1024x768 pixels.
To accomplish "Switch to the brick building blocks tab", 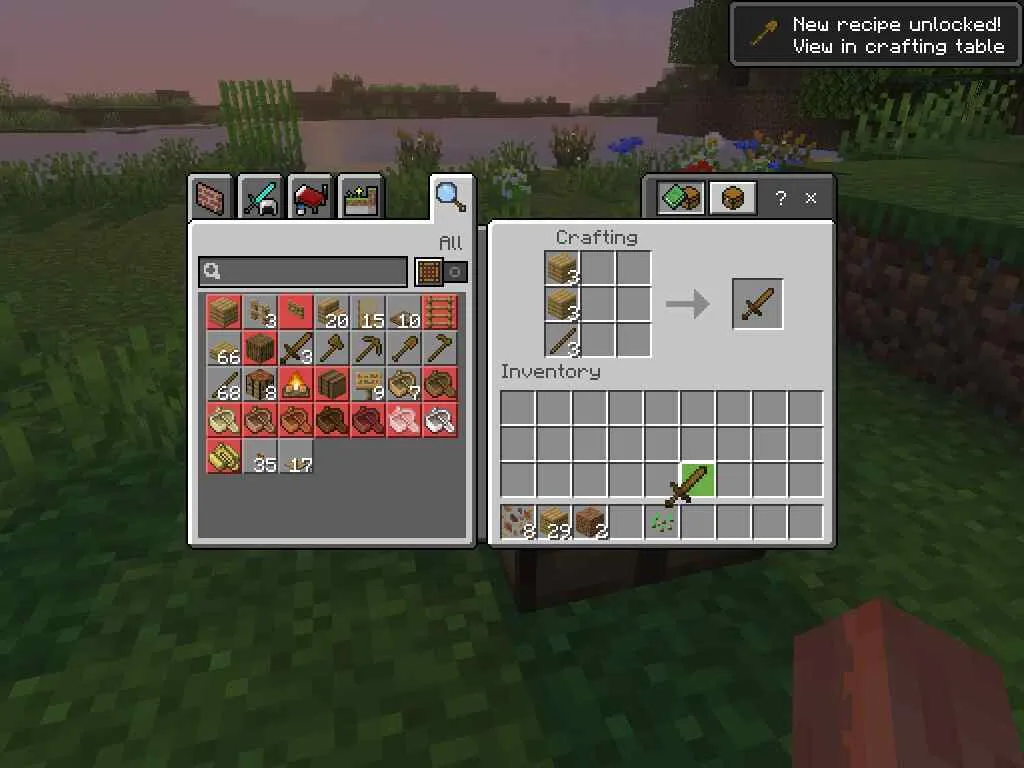I will pyautogui.click(x=210, y=197).
